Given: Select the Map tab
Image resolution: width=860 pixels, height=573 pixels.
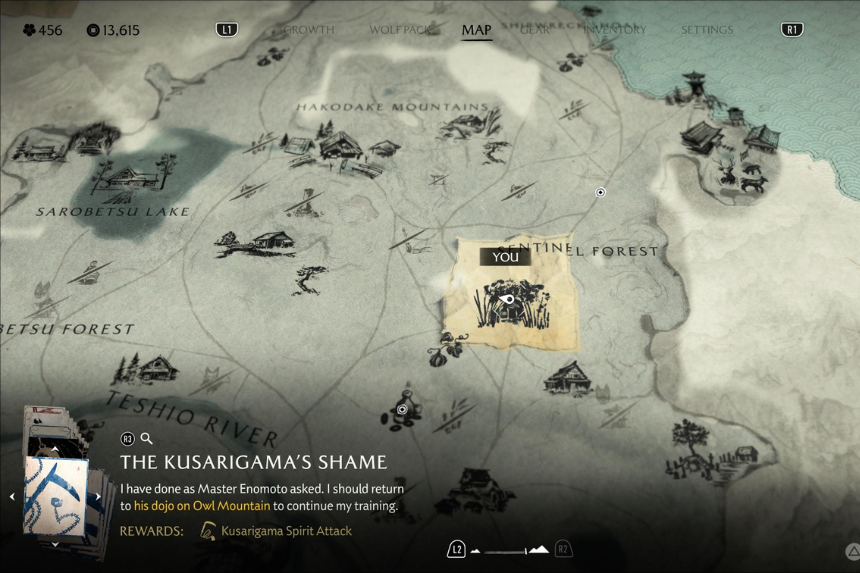Looking at the screenshot, I should (x=476, y=30).
